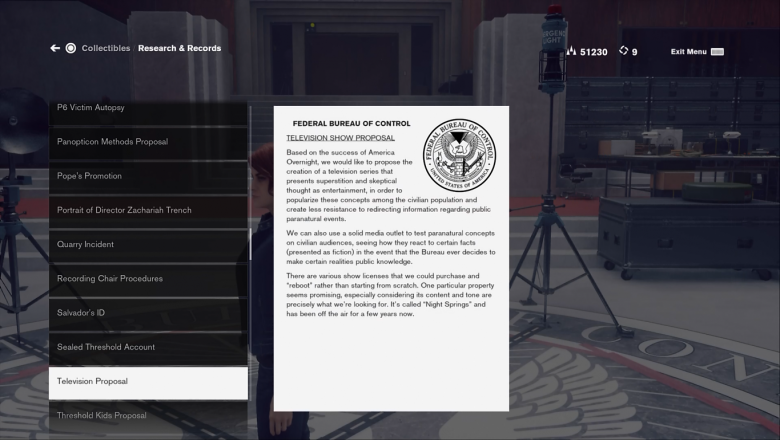The height and width of the screenshot is (440, 780).
Task: Select the highlighted Television Proposal entry
Action: coord(147,381)
